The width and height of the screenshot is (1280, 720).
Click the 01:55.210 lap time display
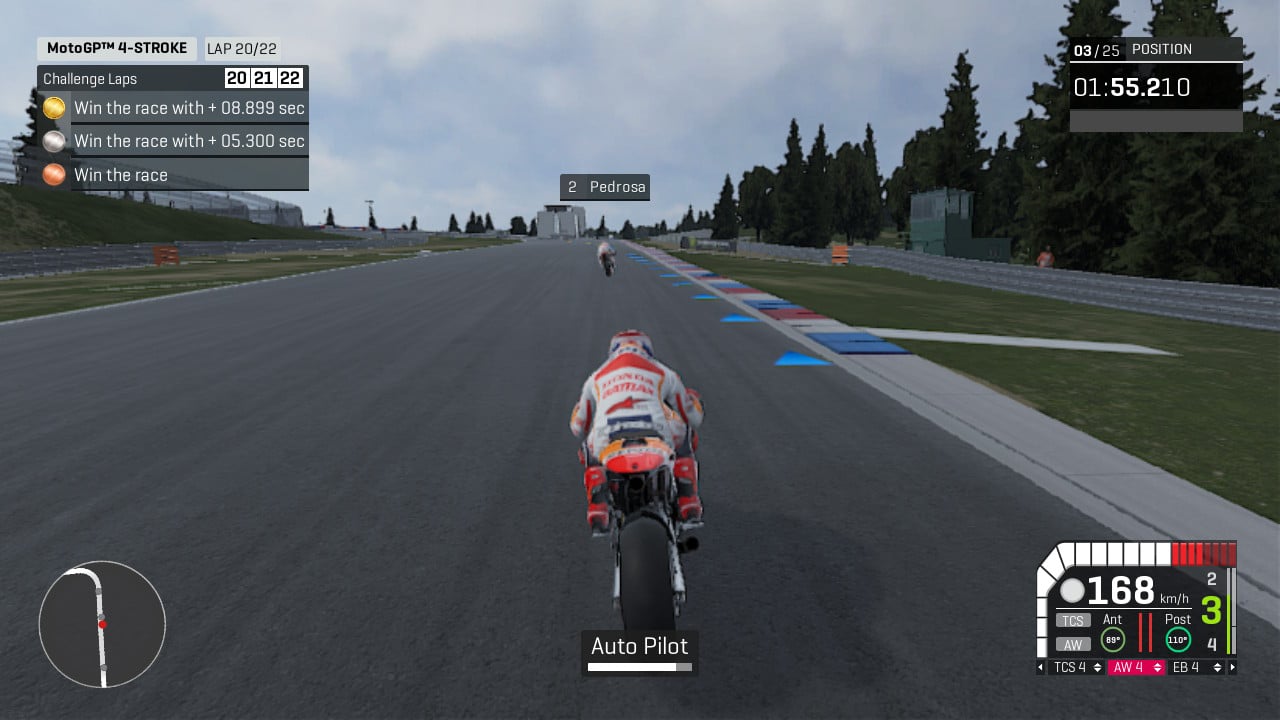pos(1132,87)
